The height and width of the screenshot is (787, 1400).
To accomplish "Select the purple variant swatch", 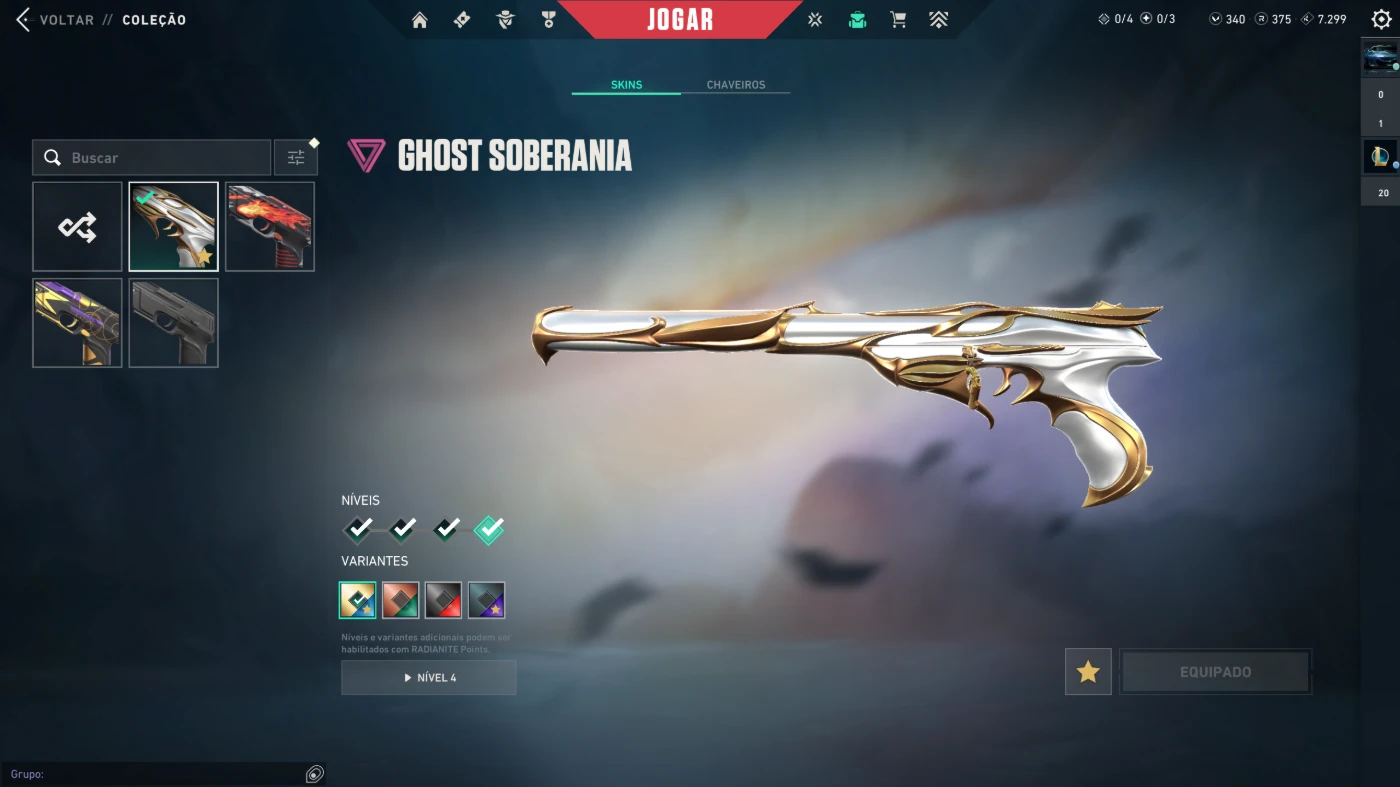I will click(486, 600).
